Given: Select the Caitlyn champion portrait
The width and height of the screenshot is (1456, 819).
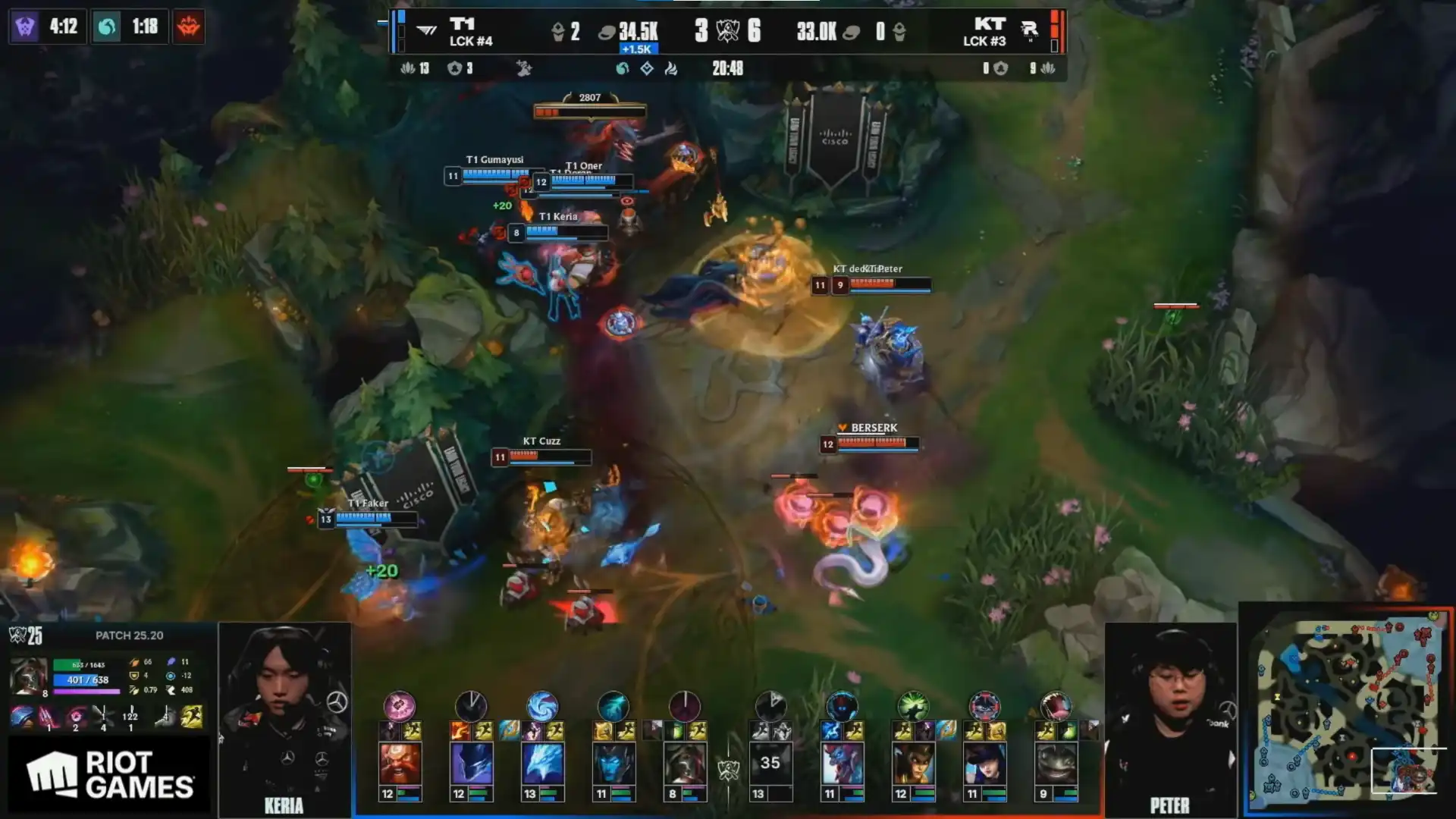Looking at the screenshot, I should point(984,764).
